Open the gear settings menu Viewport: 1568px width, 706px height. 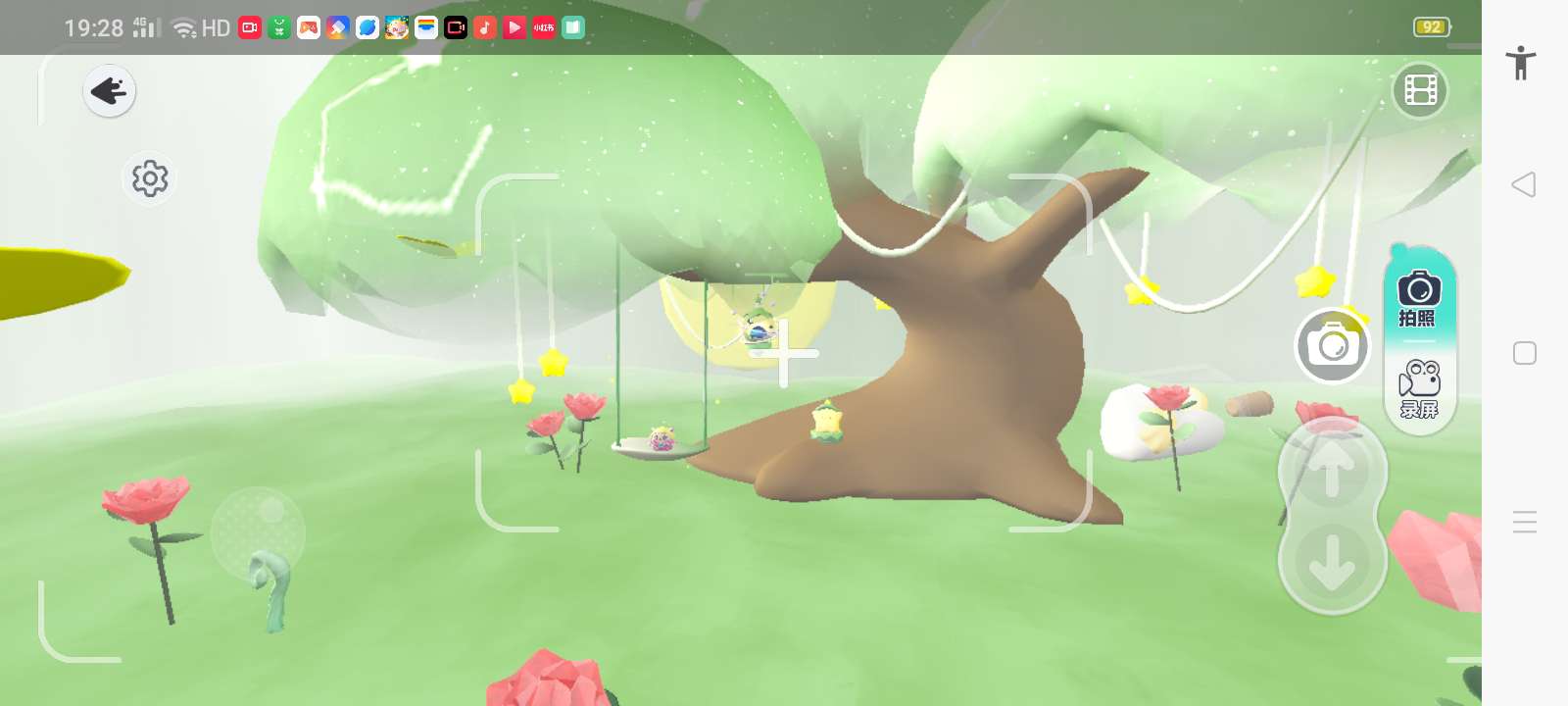pos(150,178)
